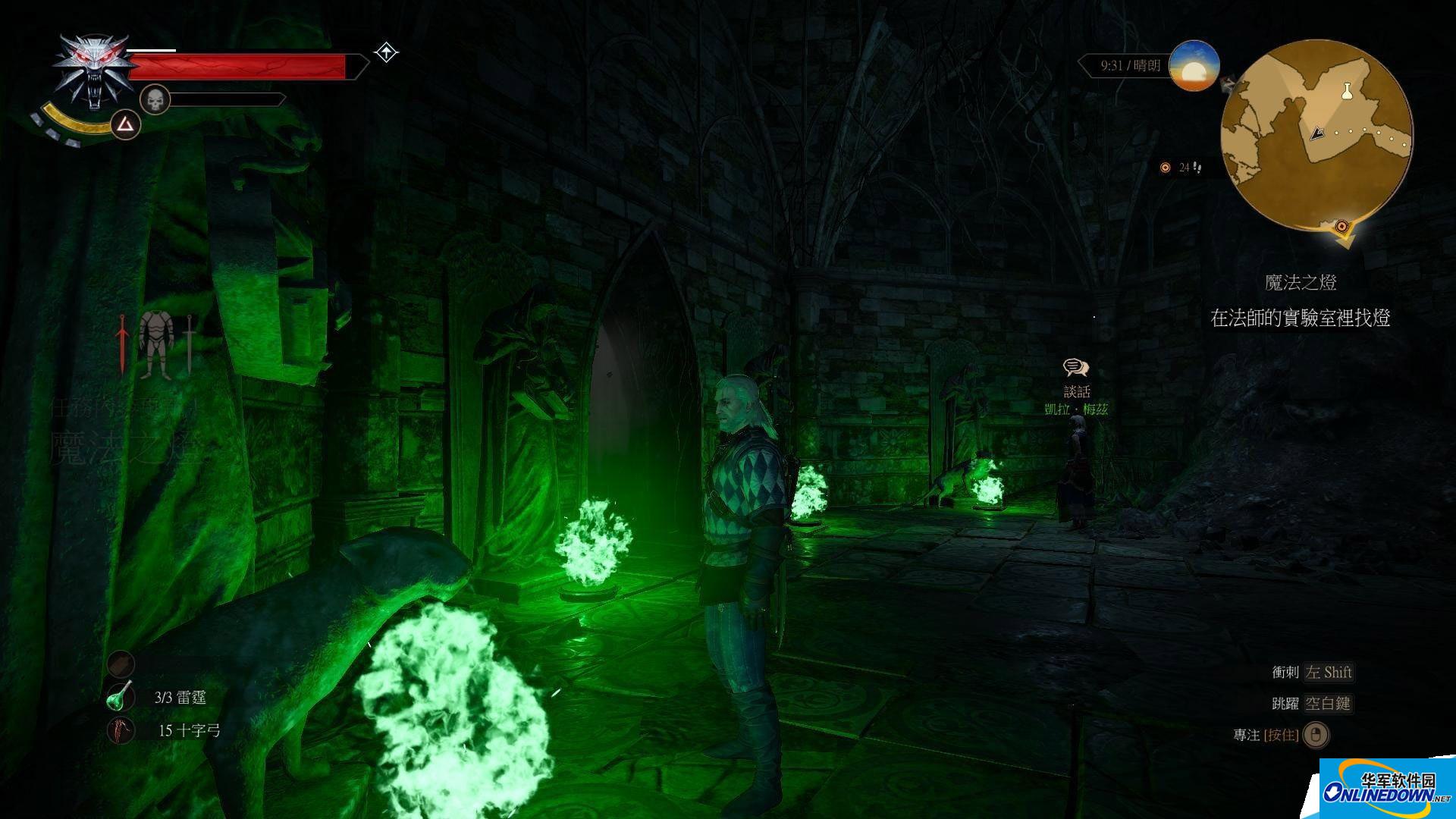Select the empty food quick slot
Viewport: 1456px width, 819px height.
click(x=121, y=664)
